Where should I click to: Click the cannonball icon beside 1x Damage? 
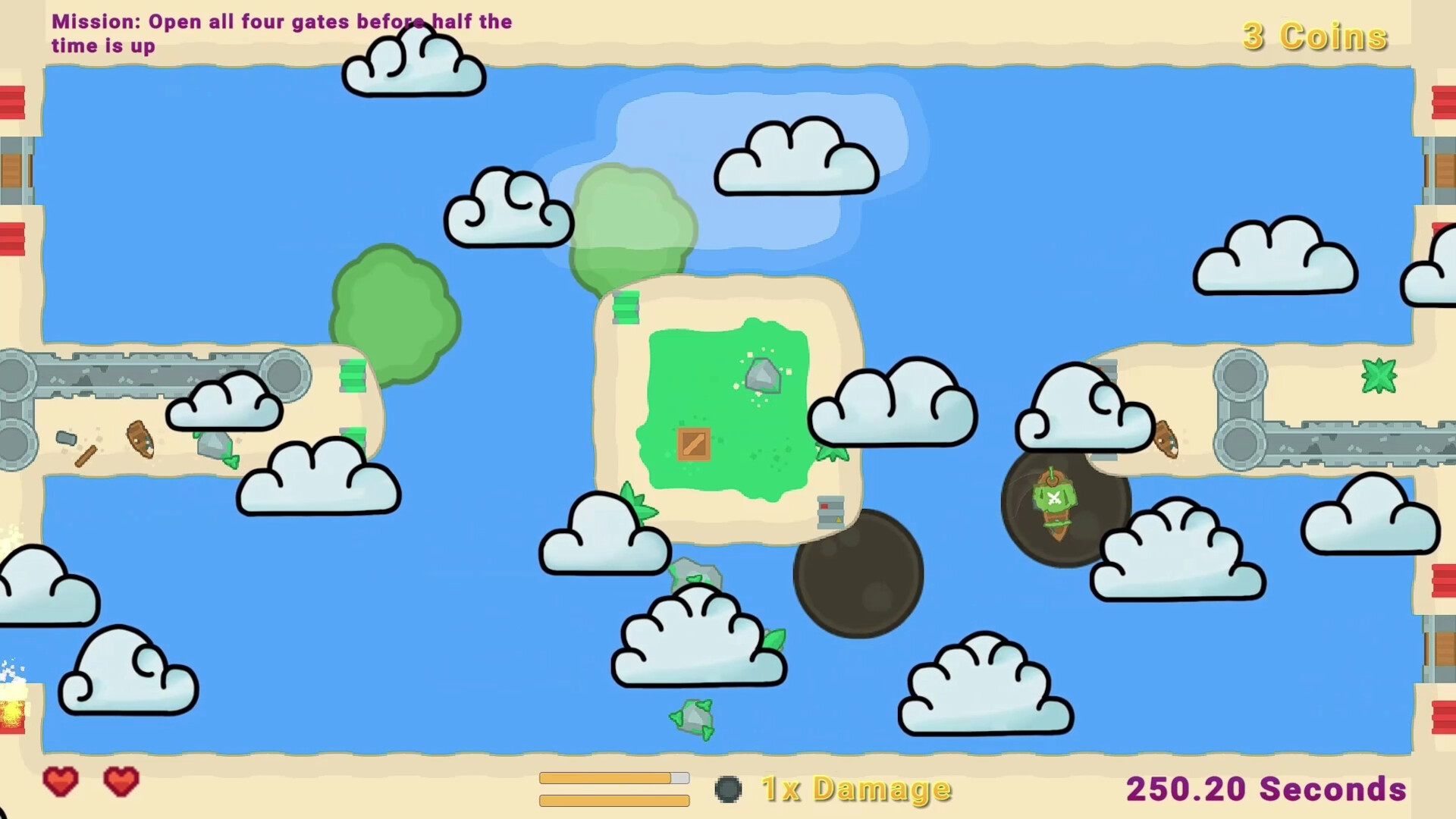(x=730, y=789)
